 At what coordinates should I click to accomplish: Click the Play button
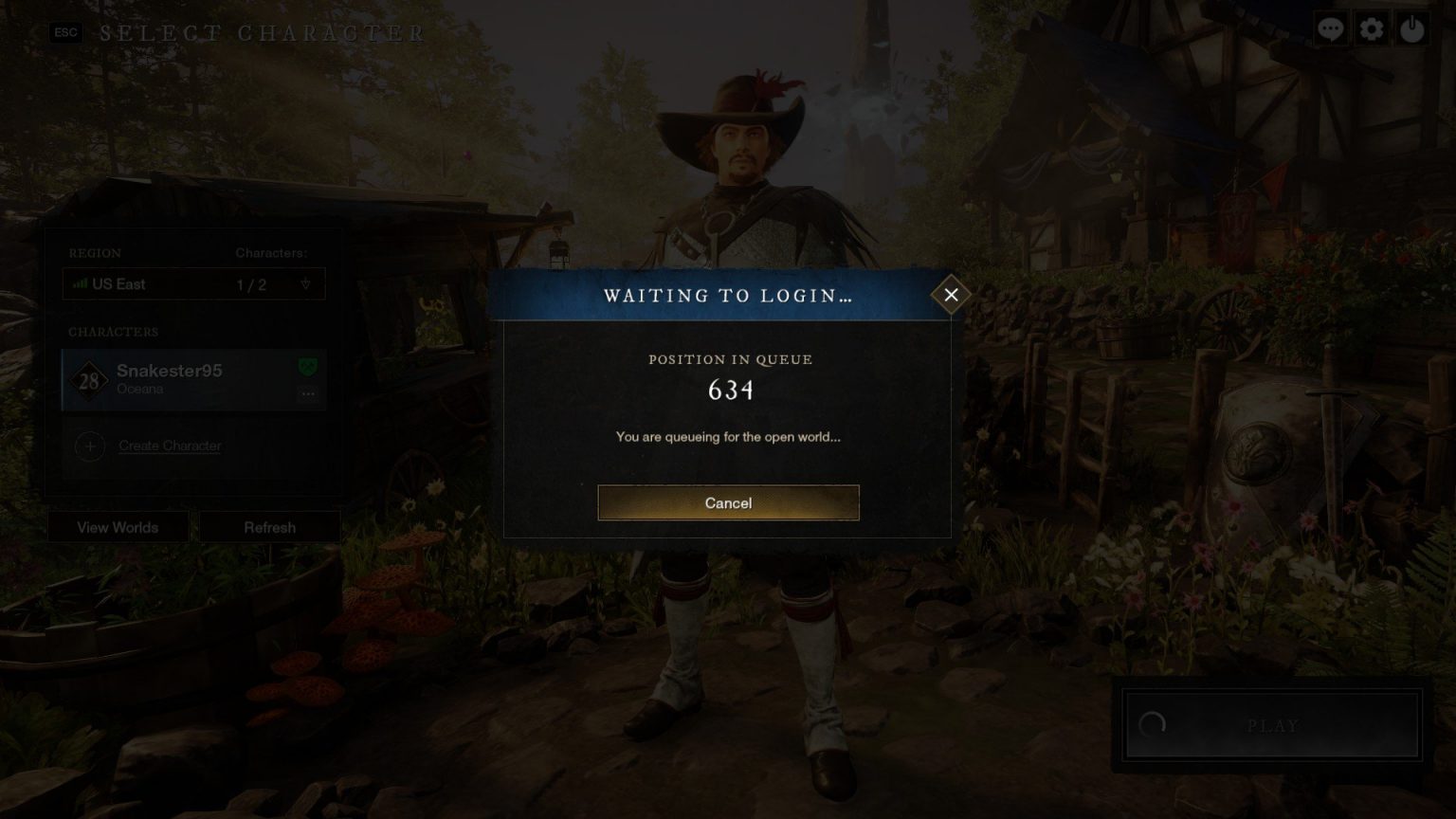click(x=1271, y=725)
